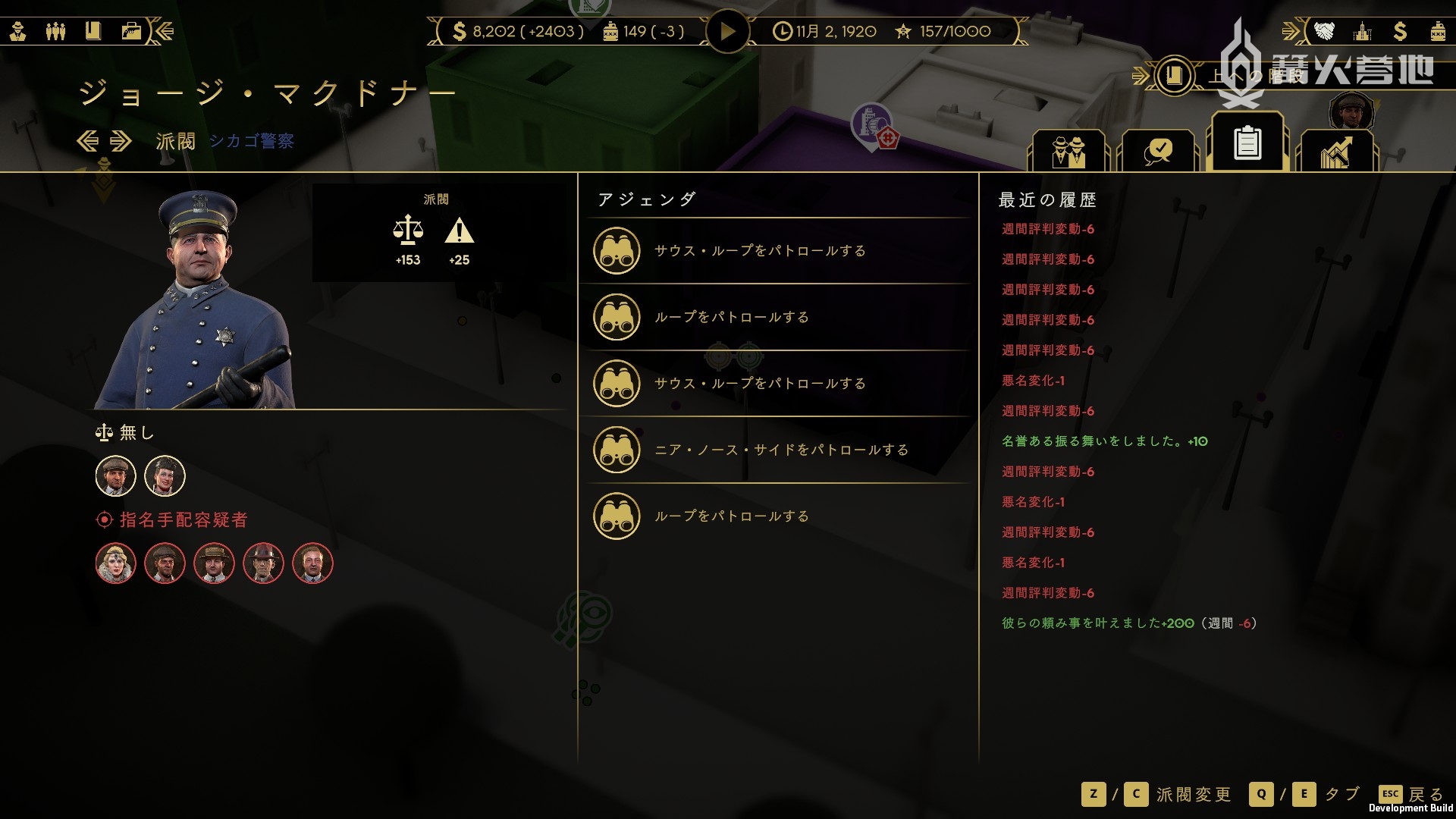1456x819 pixels.
Task: Switch to the speech bubble checkmark tab
Action: coord(1158,150)
